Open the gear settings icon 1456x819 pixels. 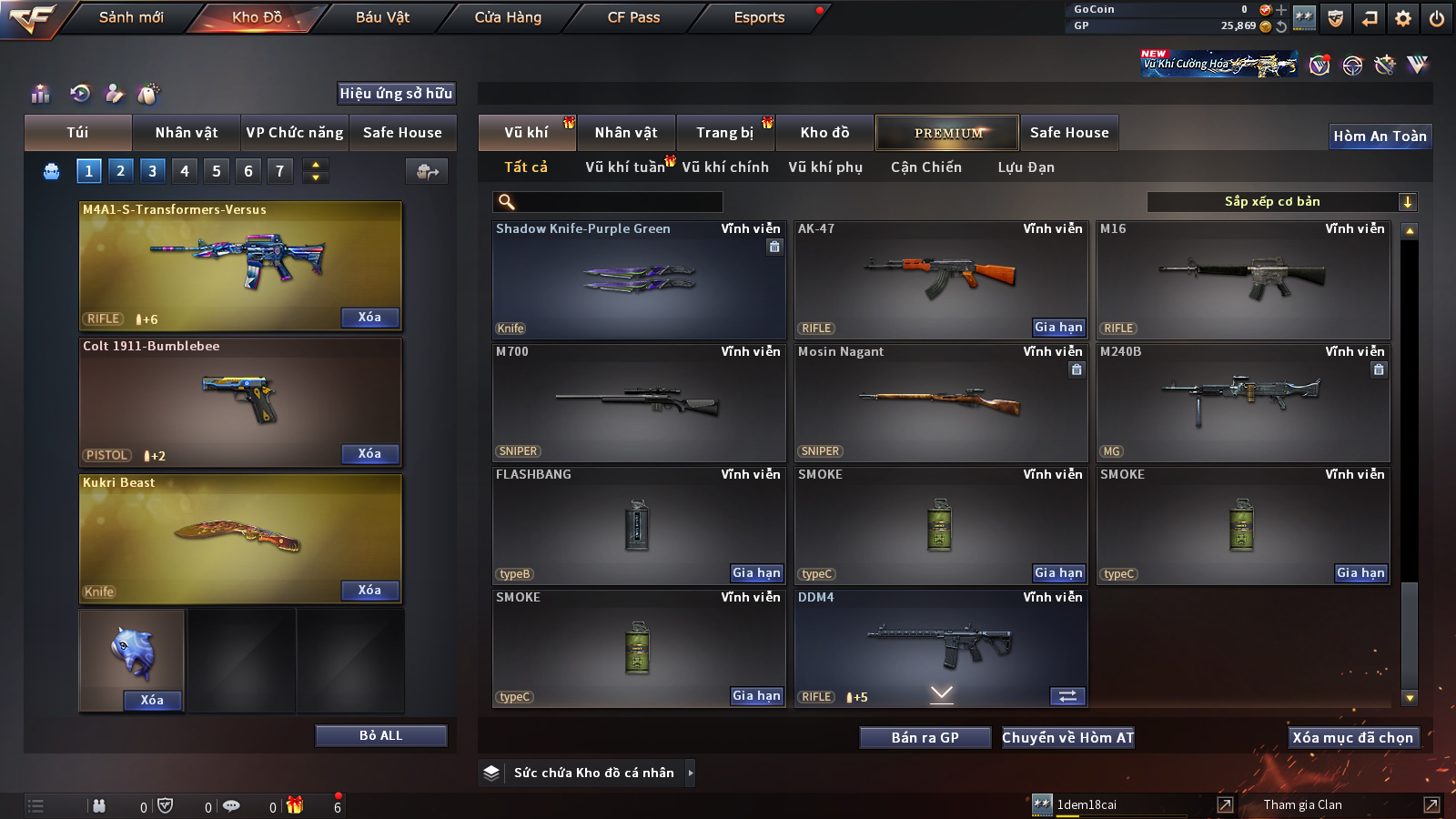pos(1403,18)
